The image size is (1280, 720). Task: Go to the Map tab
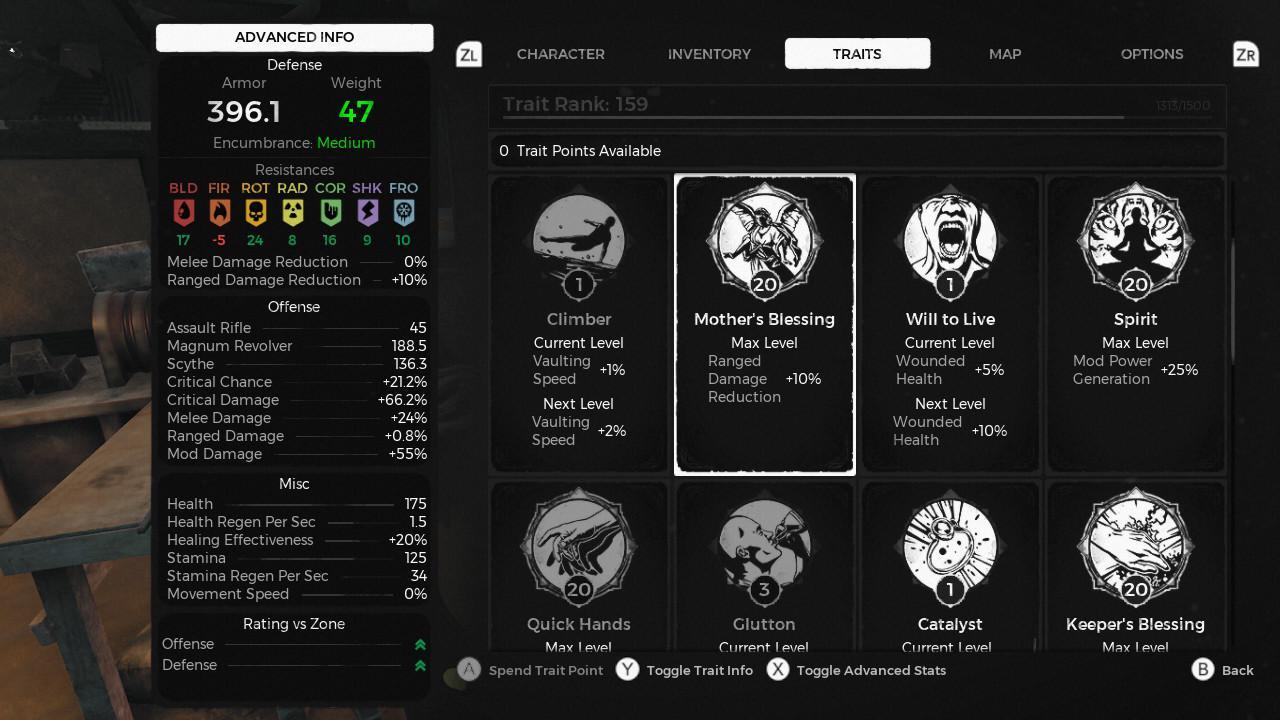(x=1005, y=54)
